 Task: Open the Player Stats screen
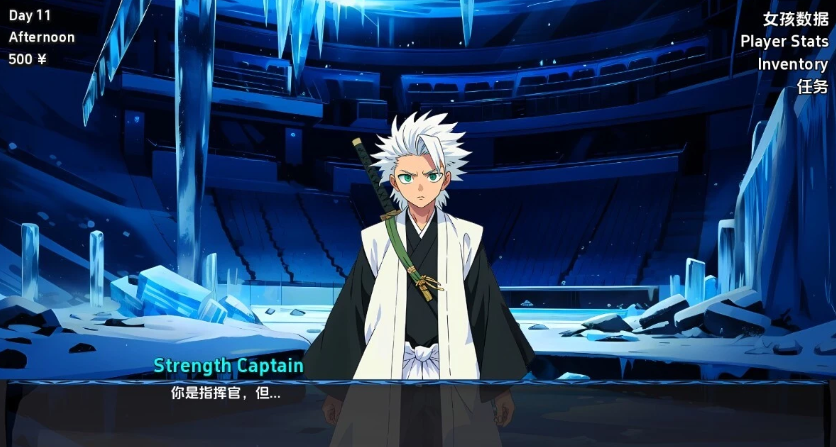pyautogui.click(x=783, y=41)
